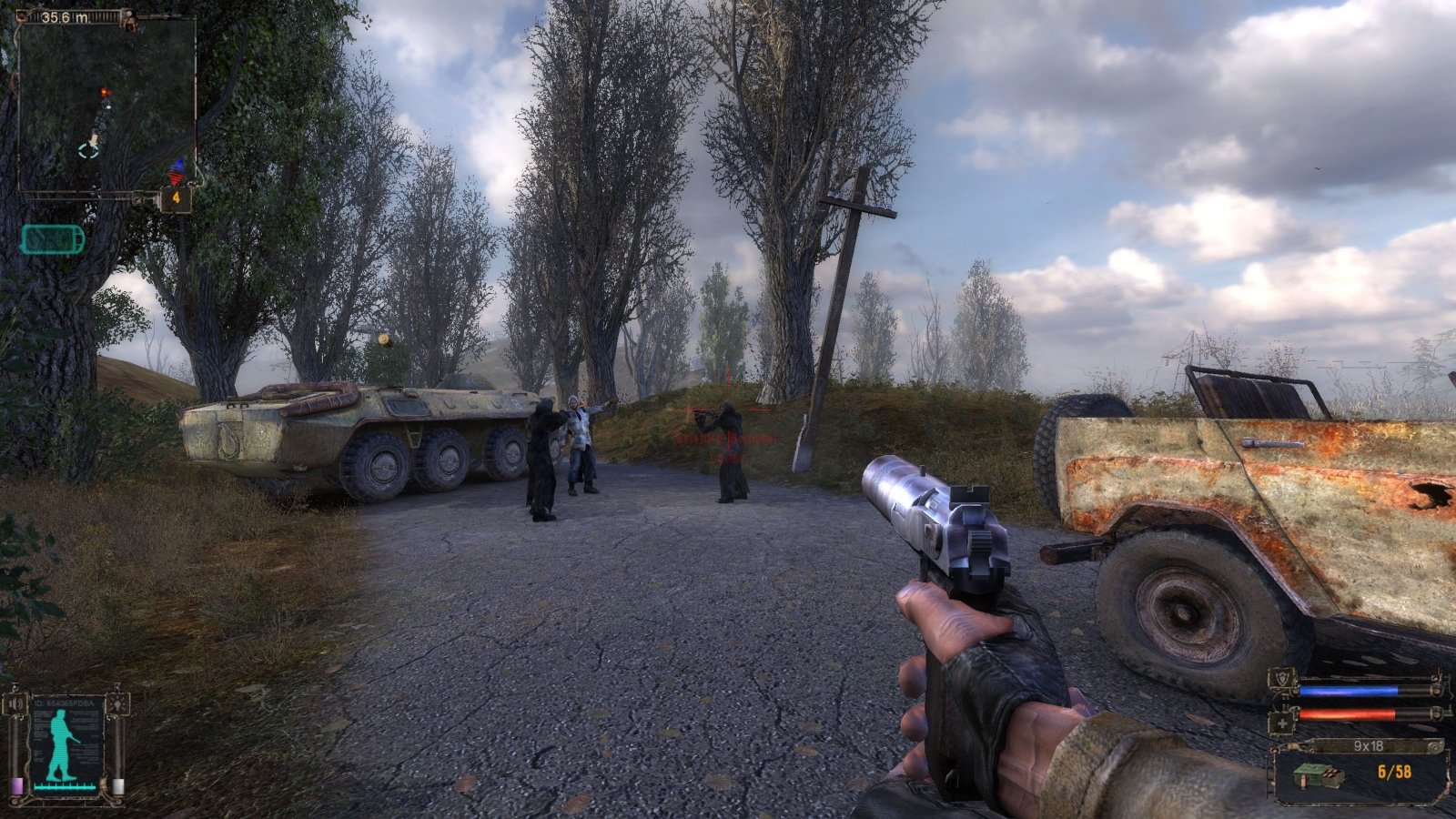Expand the minimap distance readout
The height and width of the screenshot is (819, 1456).
click(x=64, y=15)
